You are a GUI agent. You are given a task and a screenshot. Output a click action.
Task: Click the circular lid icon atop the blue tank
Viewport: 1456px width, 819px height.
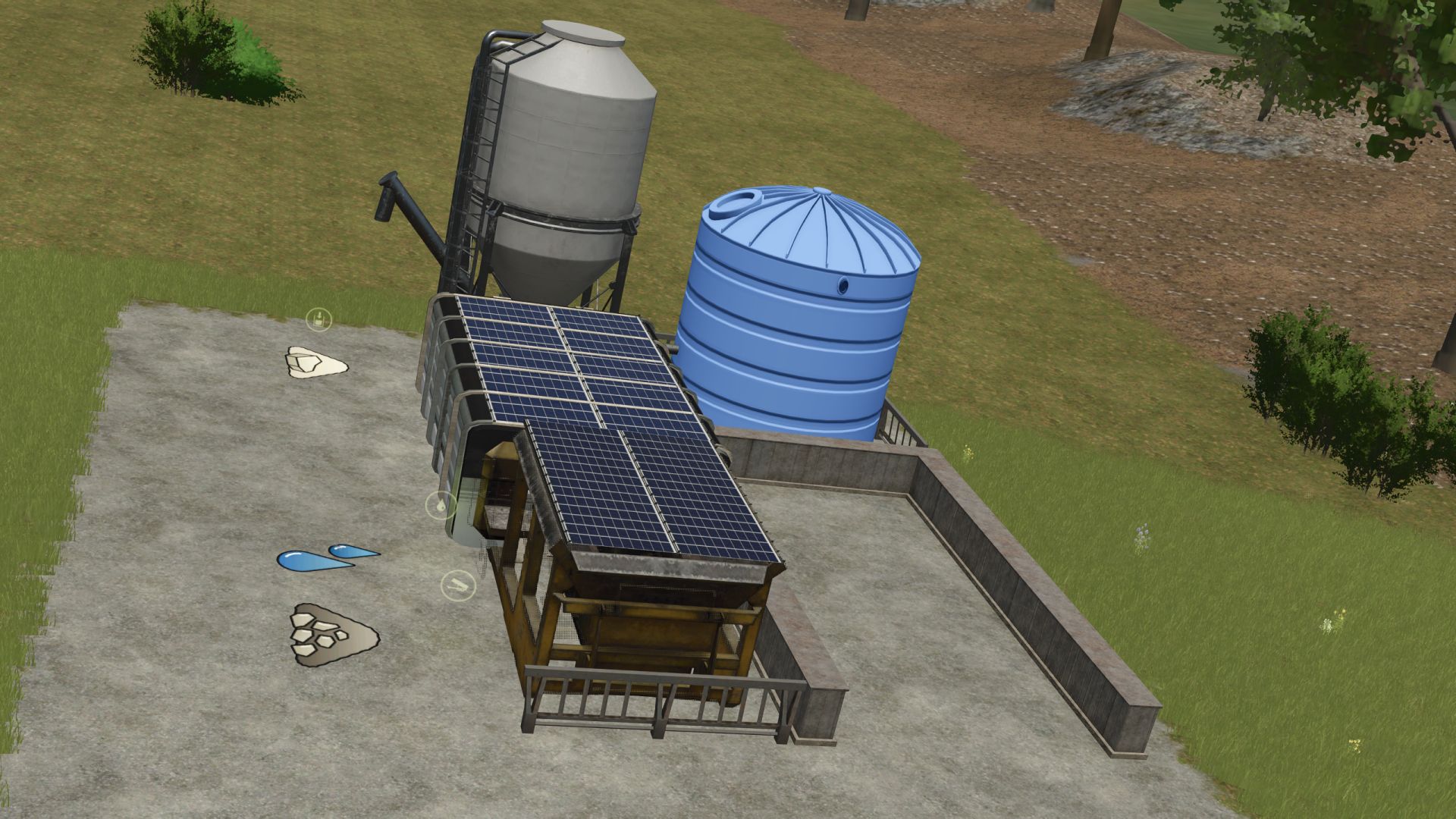coord(734,205)
